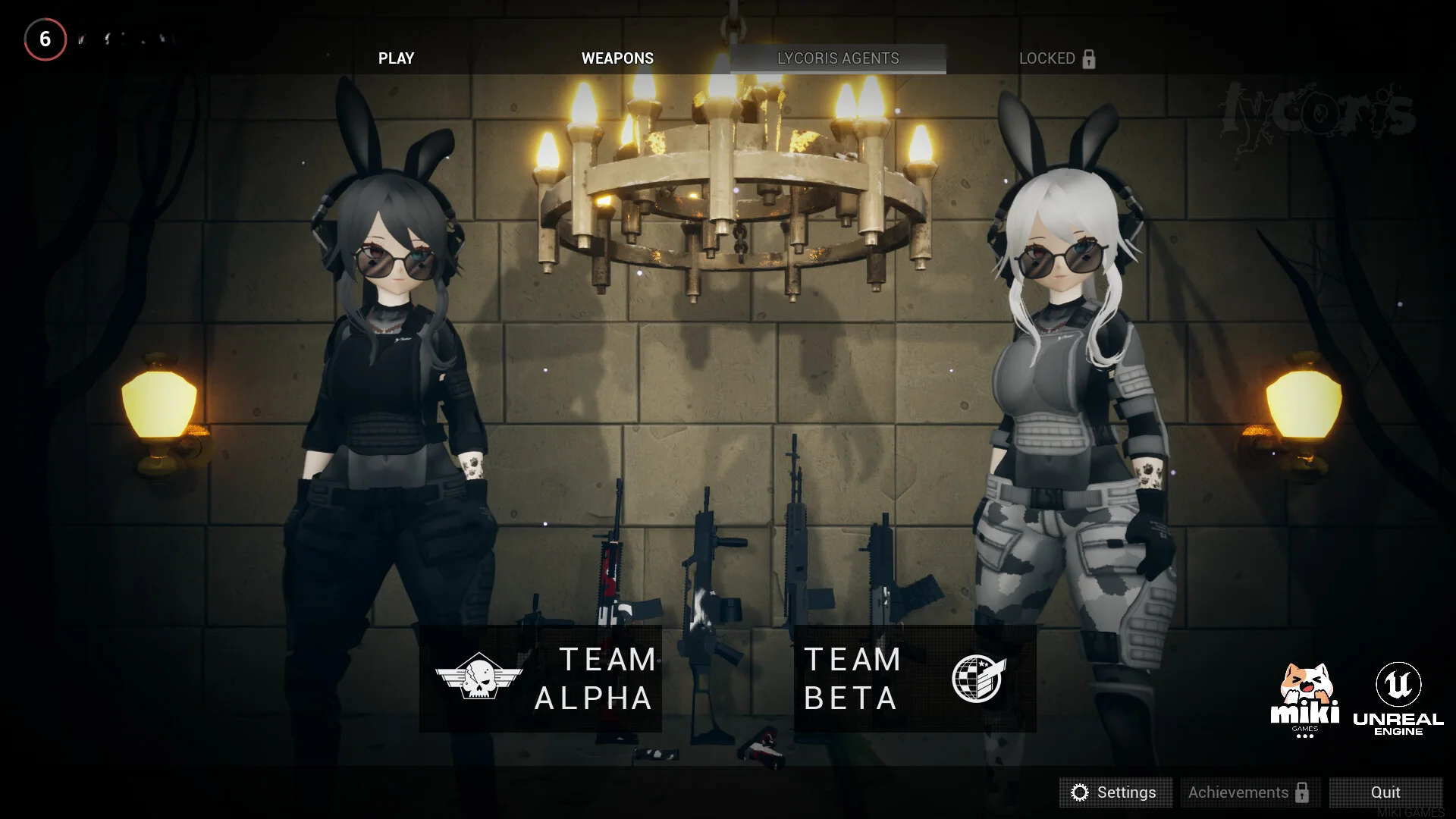Click the player level 6 badge
The image size is (1456, 819).
[x=45, y=39]
